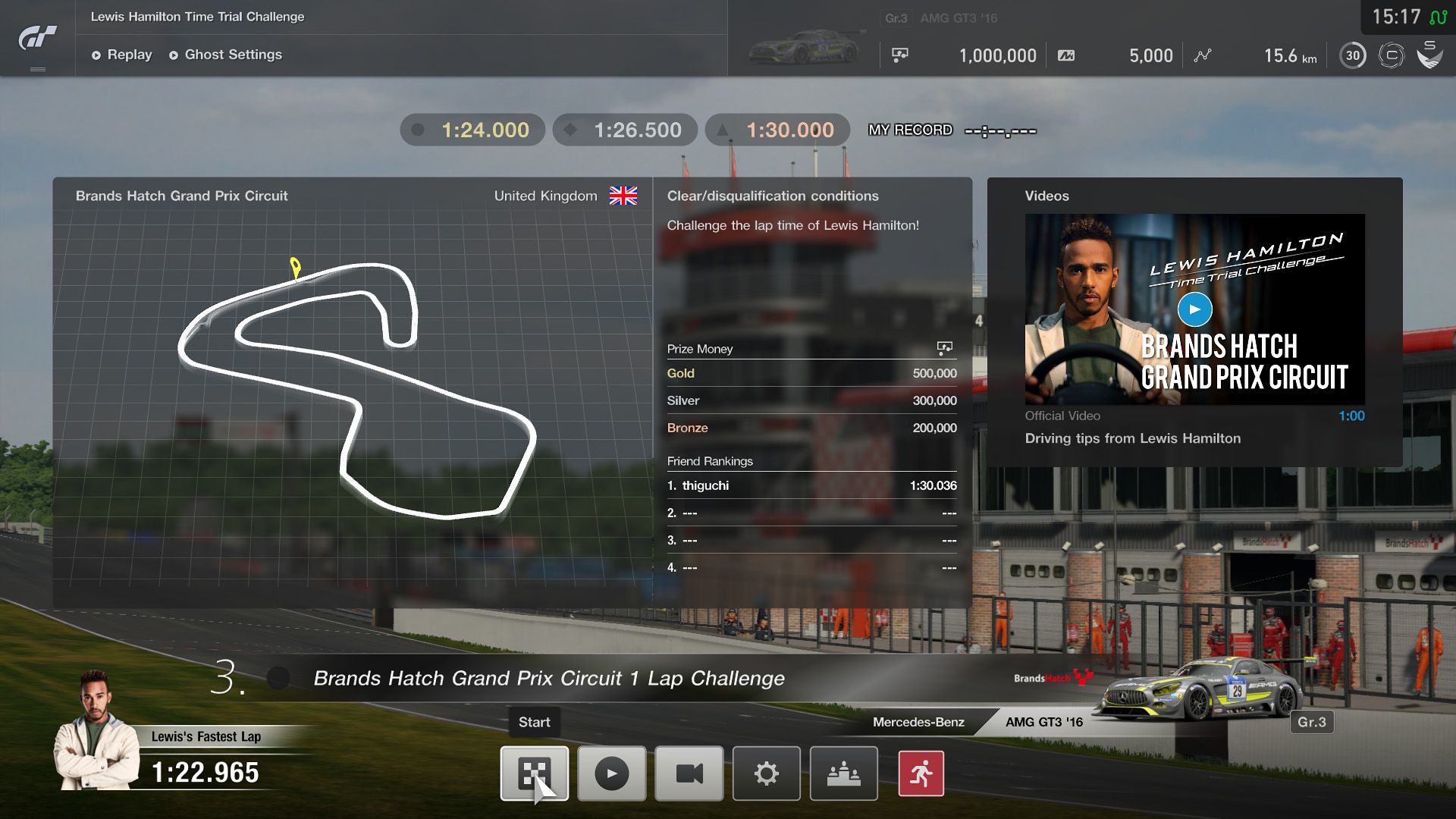Select the highlighted Start grid icon
1456x819 pixels.
535,773
